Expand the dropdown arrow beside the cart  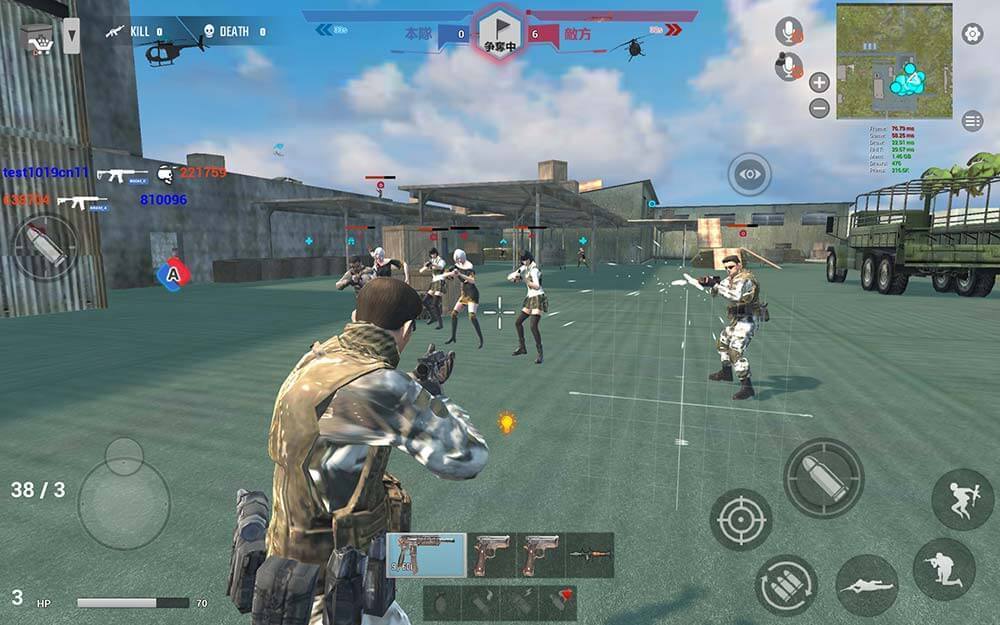pos(71,38)
